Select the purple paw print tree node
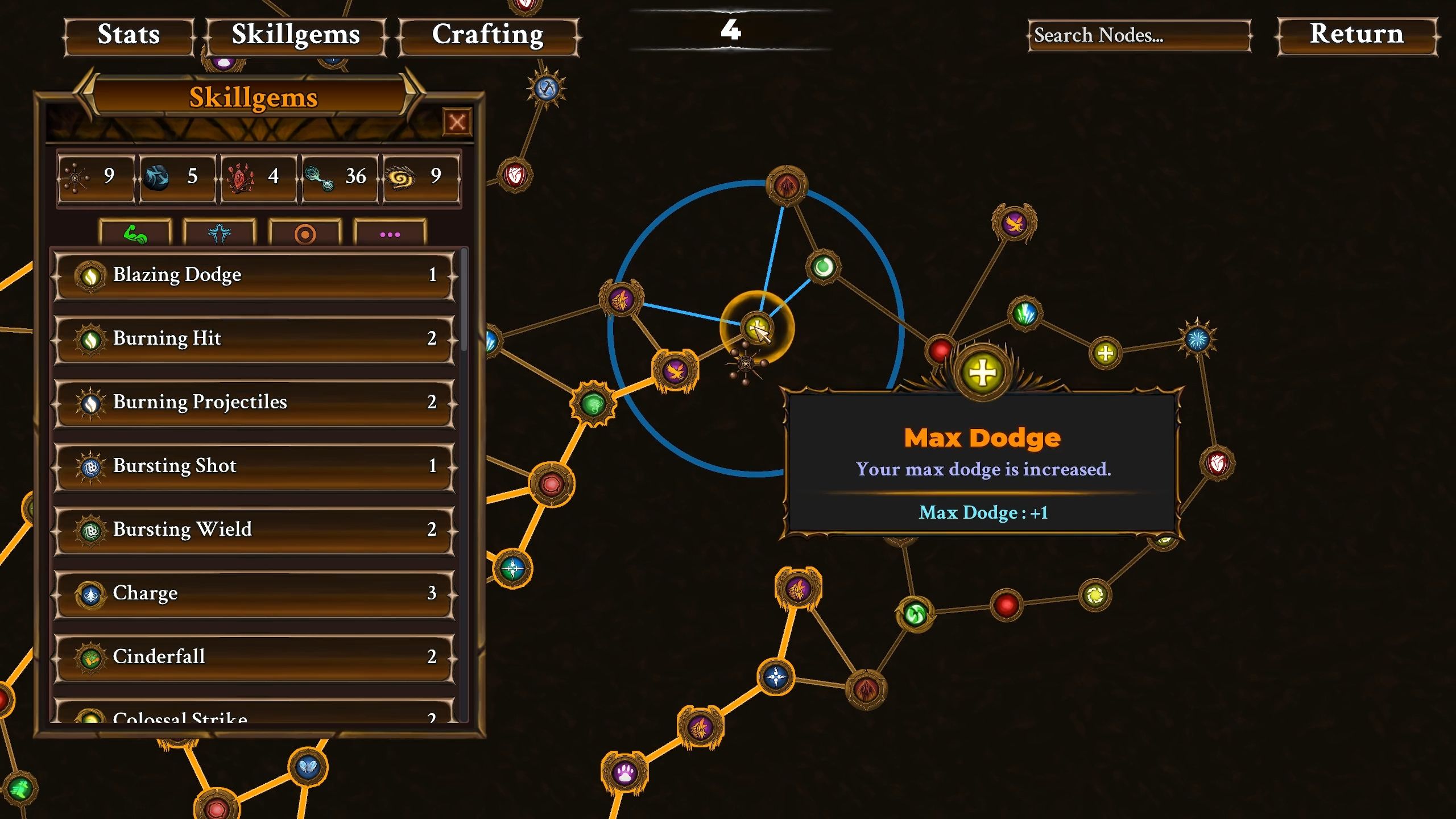 [624, 773]
